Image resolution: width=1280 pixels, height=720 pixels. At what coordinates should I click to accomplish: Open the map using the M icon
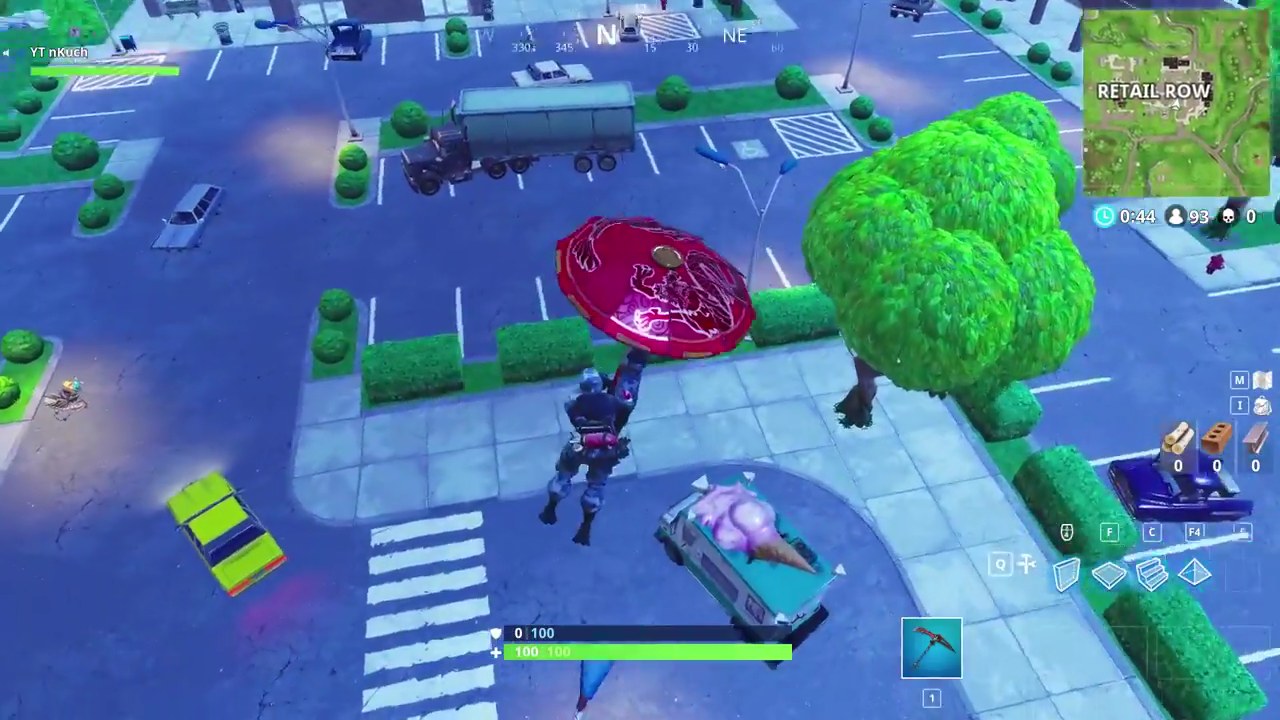1238,380
